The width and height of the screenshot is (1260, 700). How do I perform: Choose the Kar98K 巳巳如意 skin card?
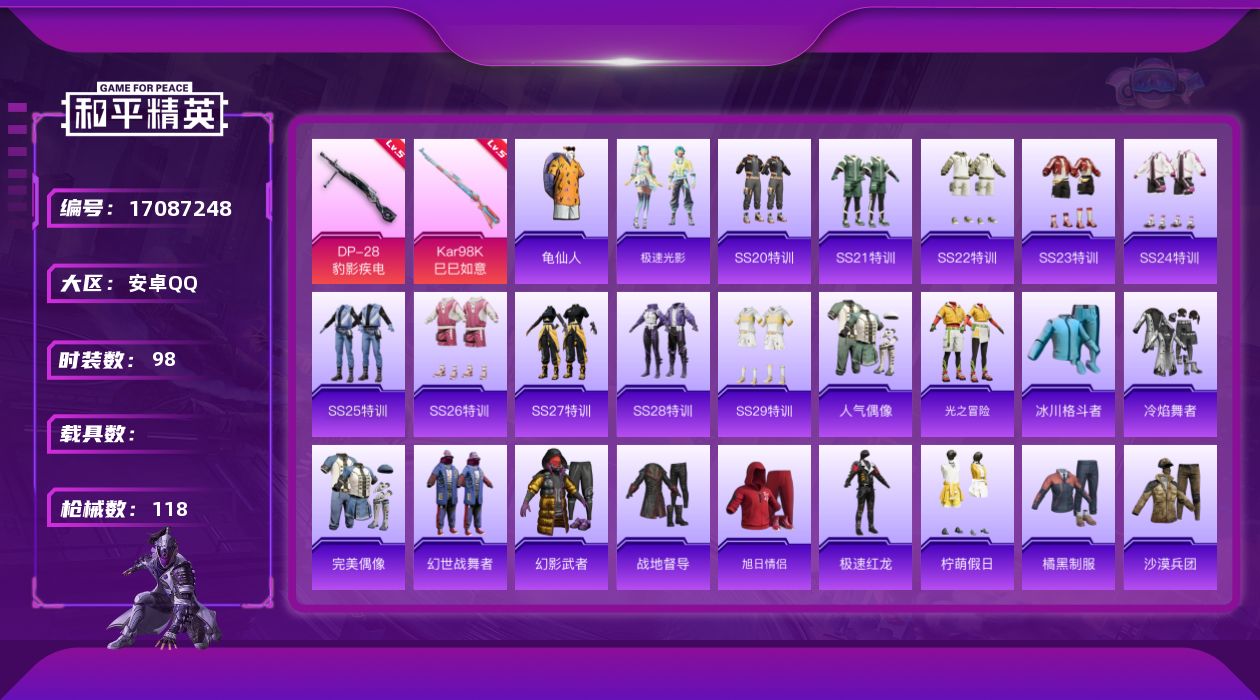pyautogui.click(x=460, y=211)
